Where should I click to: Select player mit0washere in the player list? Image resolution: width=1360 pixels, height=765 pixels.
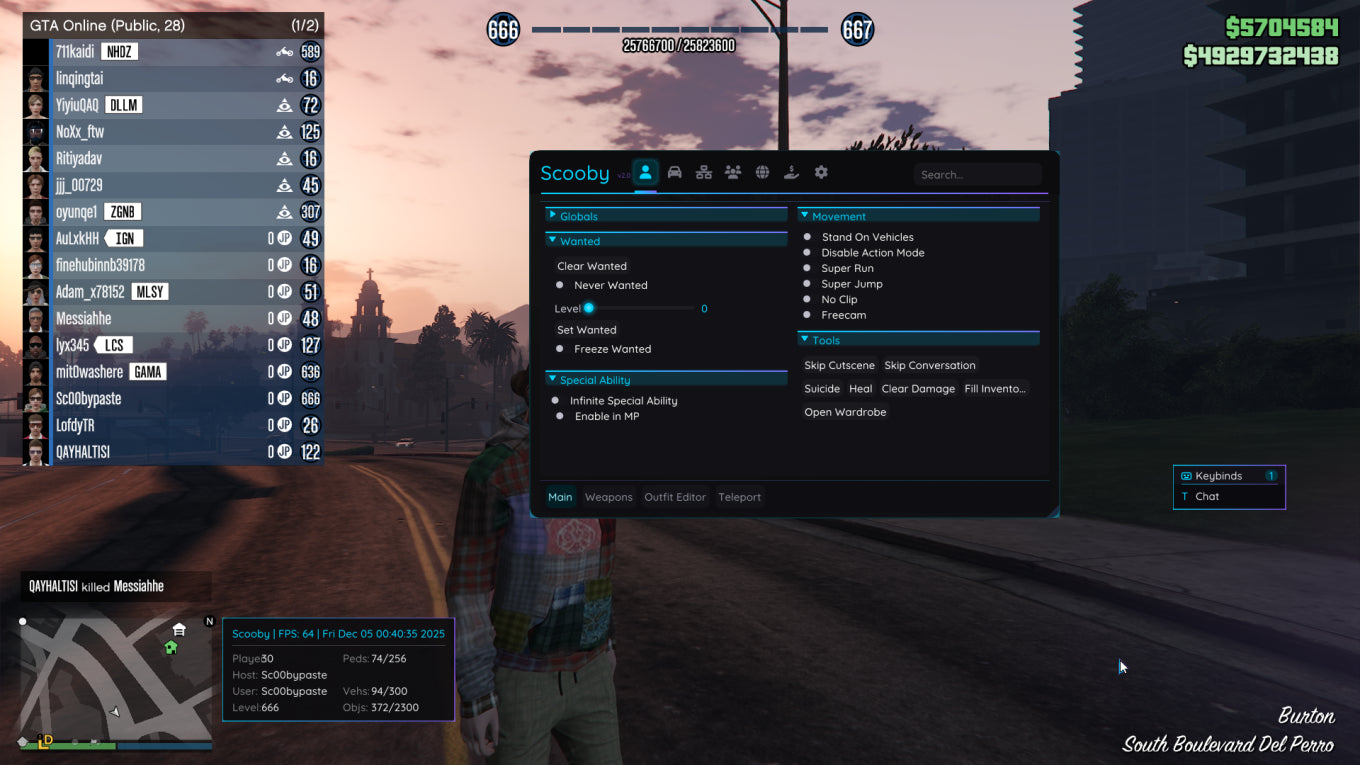[x=90, y=372]
